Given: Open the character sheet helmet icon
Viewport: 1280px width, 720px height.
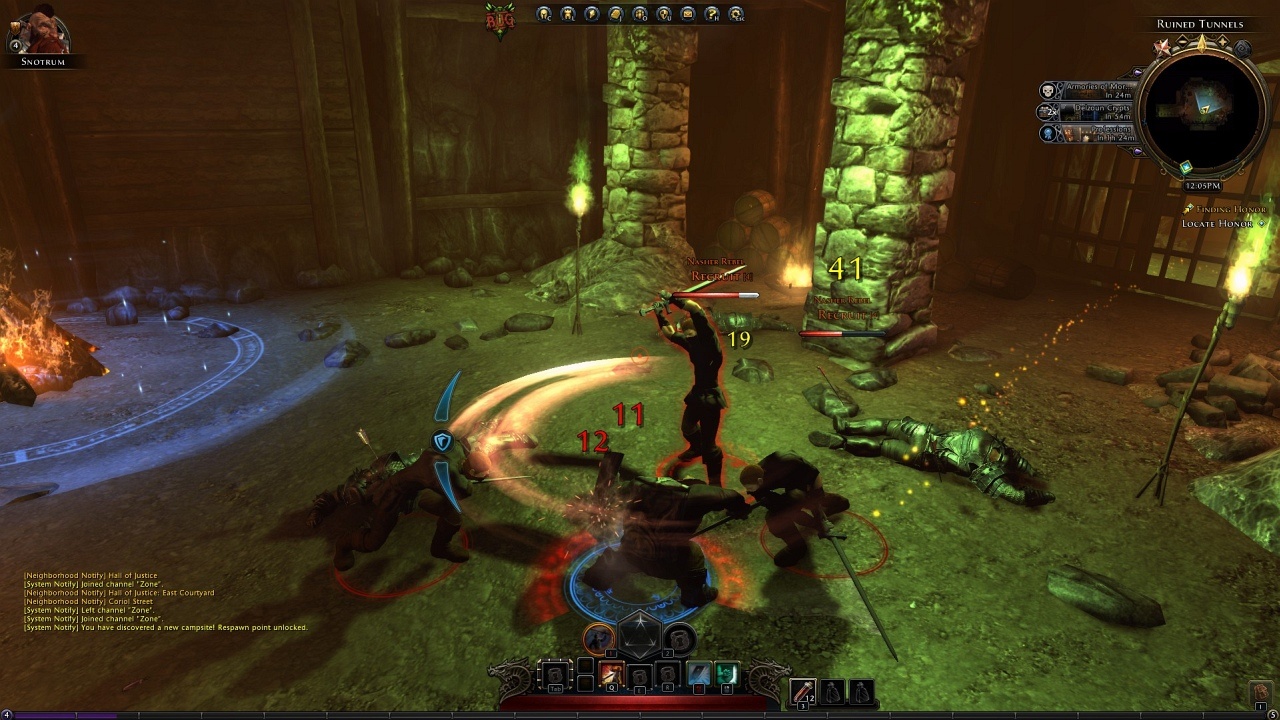Looking at the screenshot, I should point(544,14).
